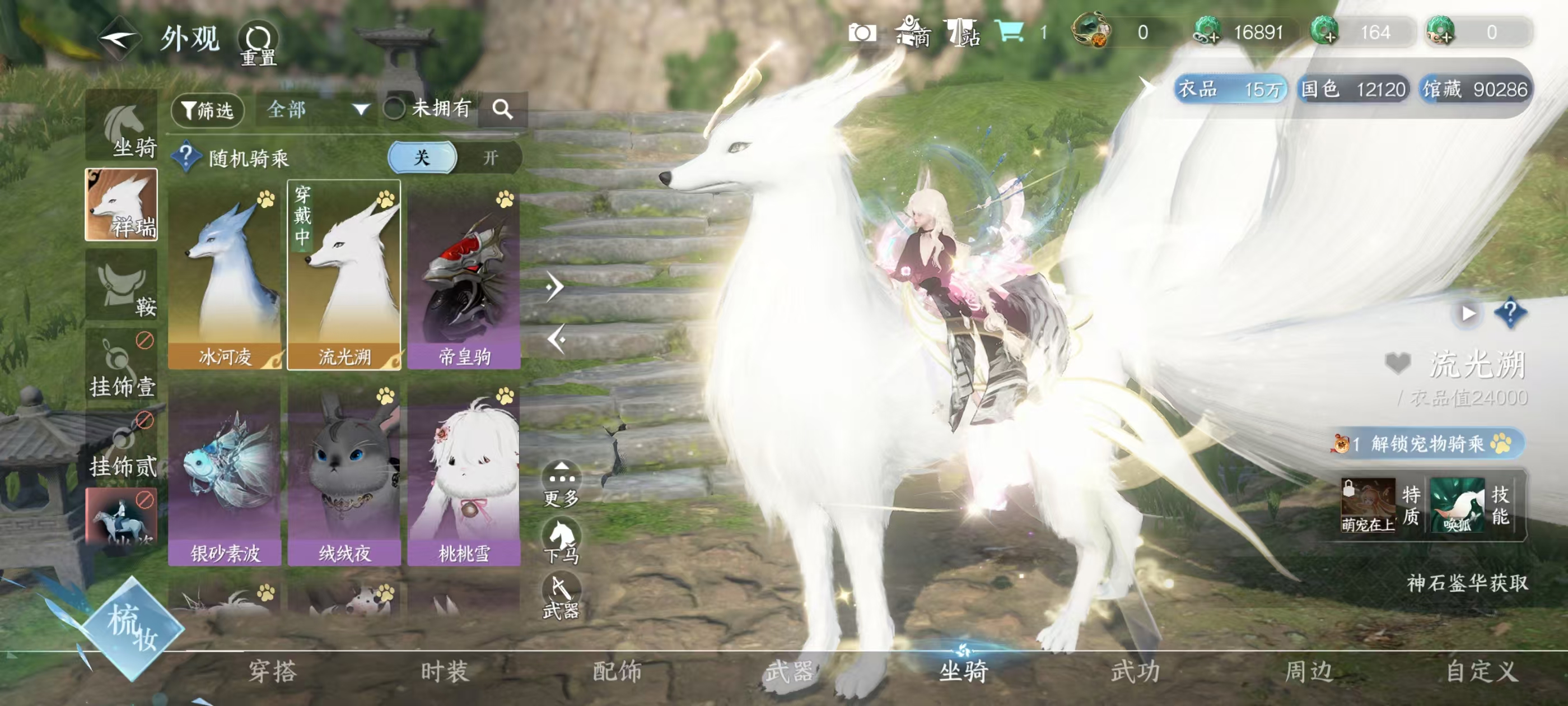Unlock pet riding with 解锁宠物骑乘
Screen dimensions: 1568x706
(1427, 443)
